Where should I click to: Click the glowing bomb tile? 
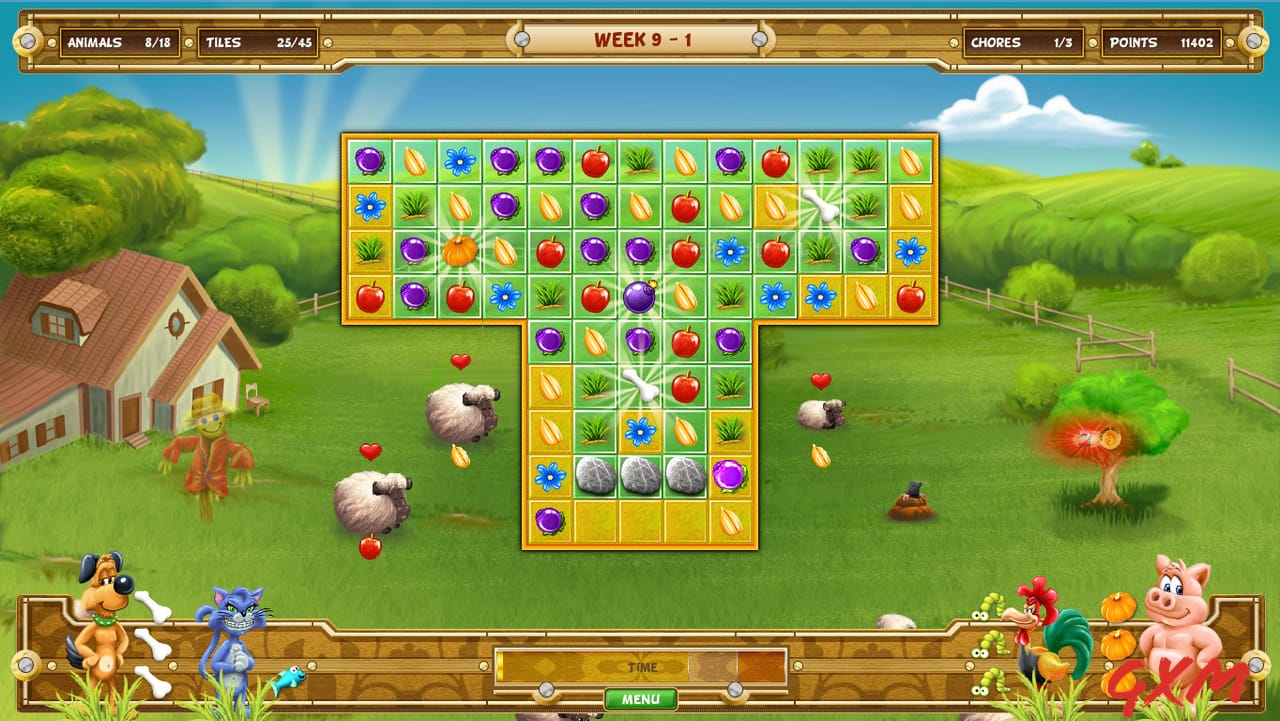(639, 296)
